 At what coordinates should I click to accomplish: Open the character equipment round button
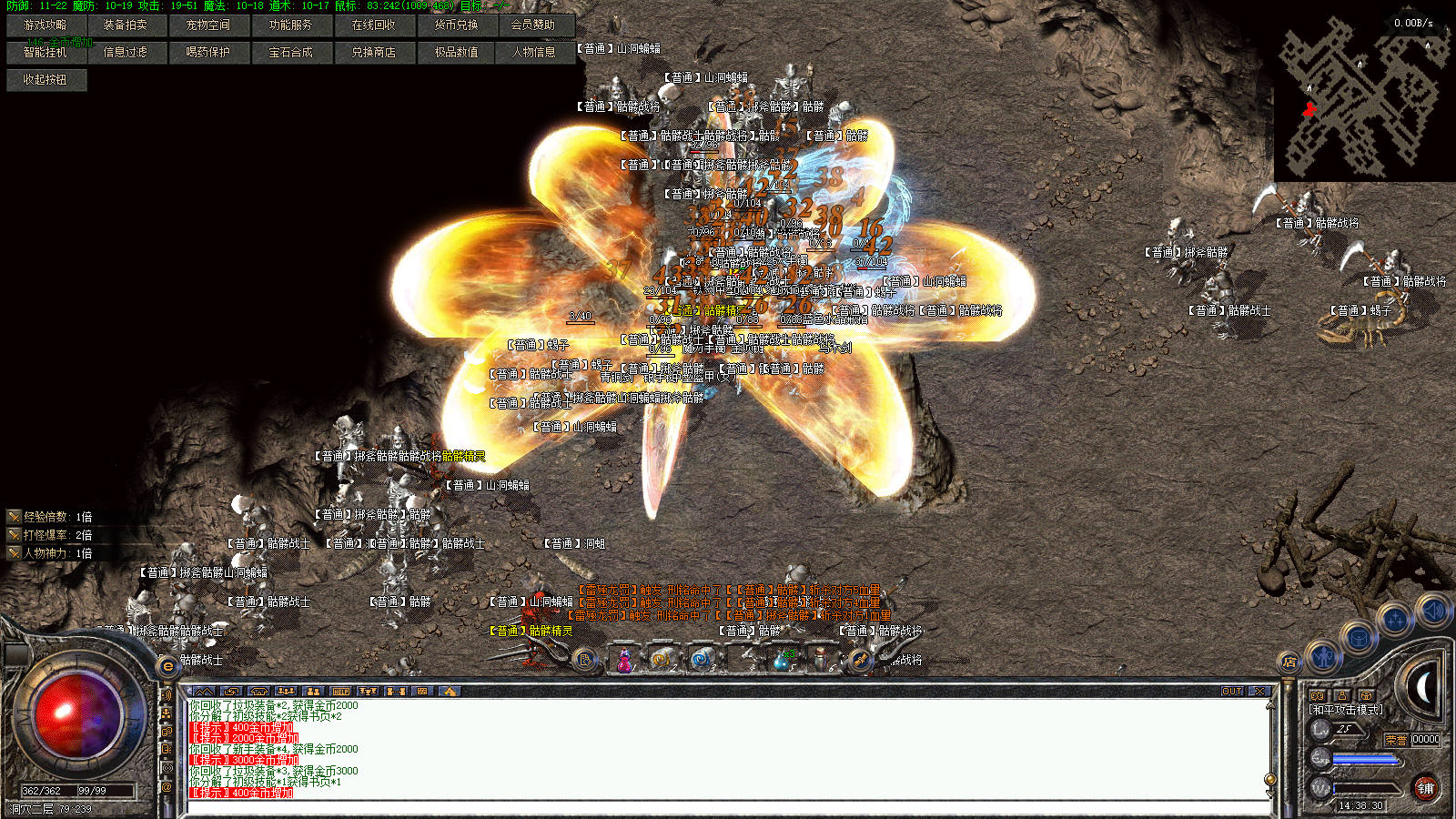(1323, 655)
